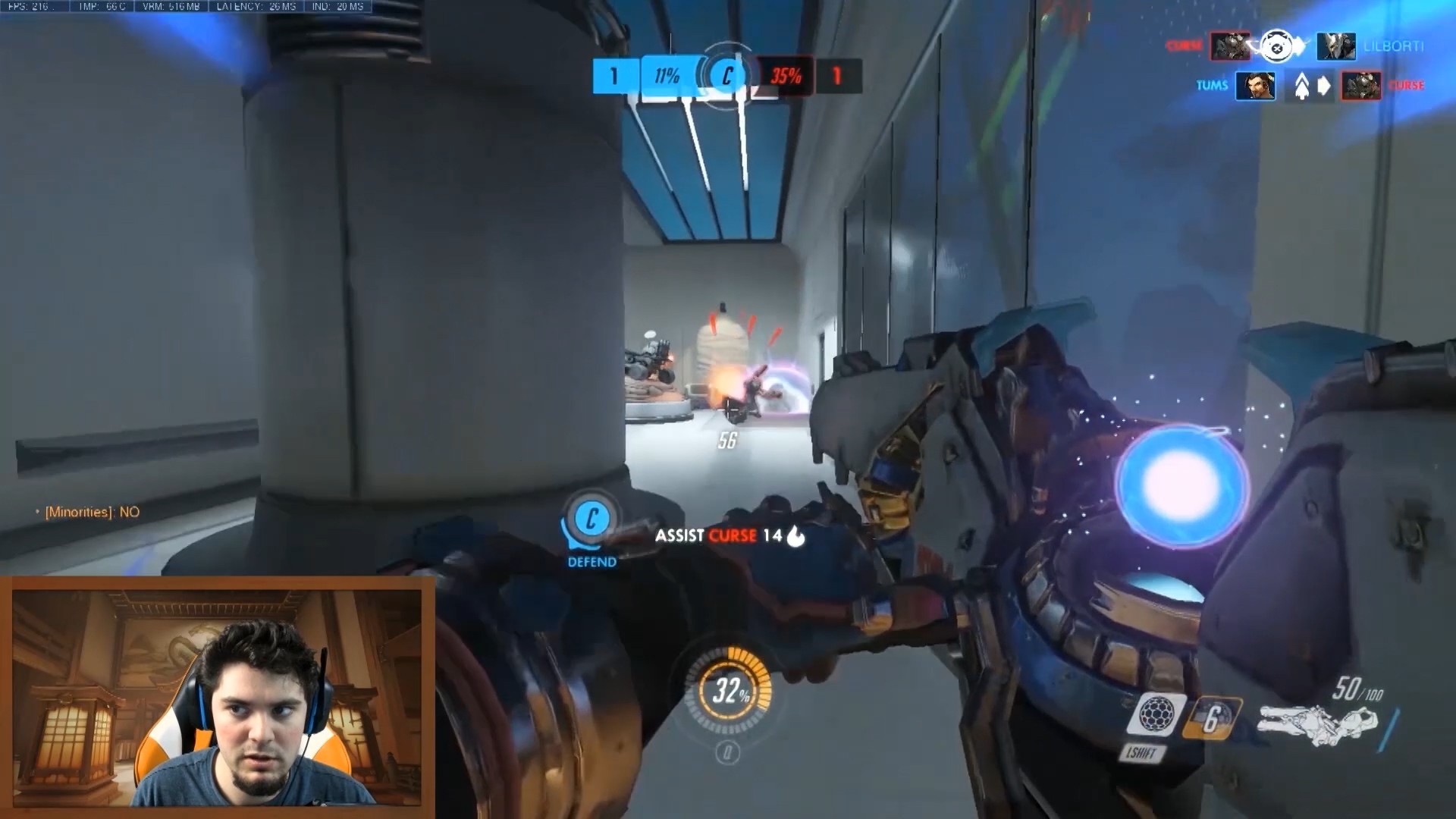Select the orange ability slot showing 6
Image resolution: width=1456 pixels, height=819 pixels.
(x=1212, y=717)
